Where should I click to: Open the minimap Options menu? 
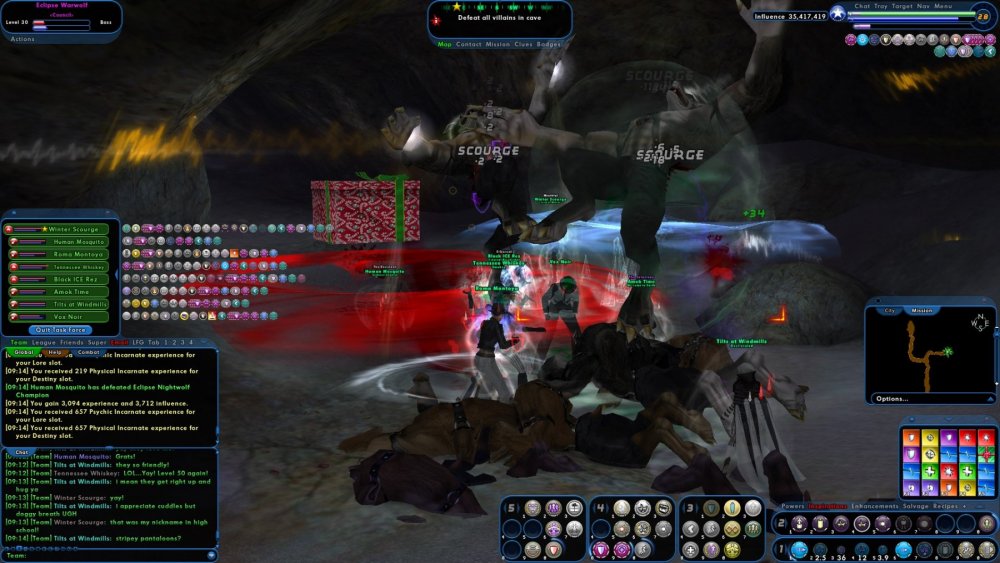[x=891, y=398]
